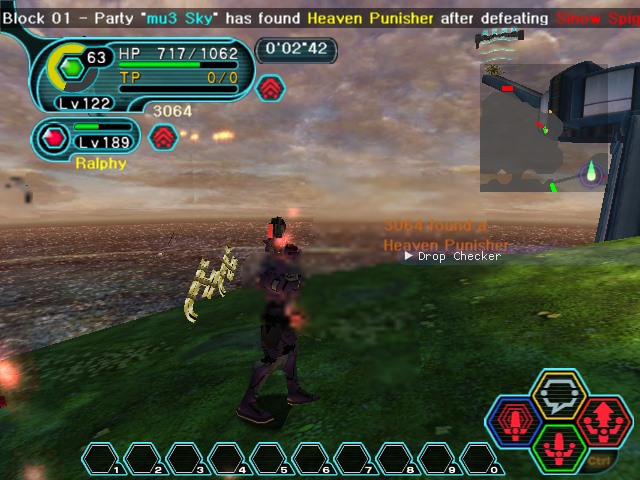Click Ralphy's red section ID hexagon
Image resolution: width=640 pixels, height=480 pixels.
pyautogui.click(x=52, y=138)
